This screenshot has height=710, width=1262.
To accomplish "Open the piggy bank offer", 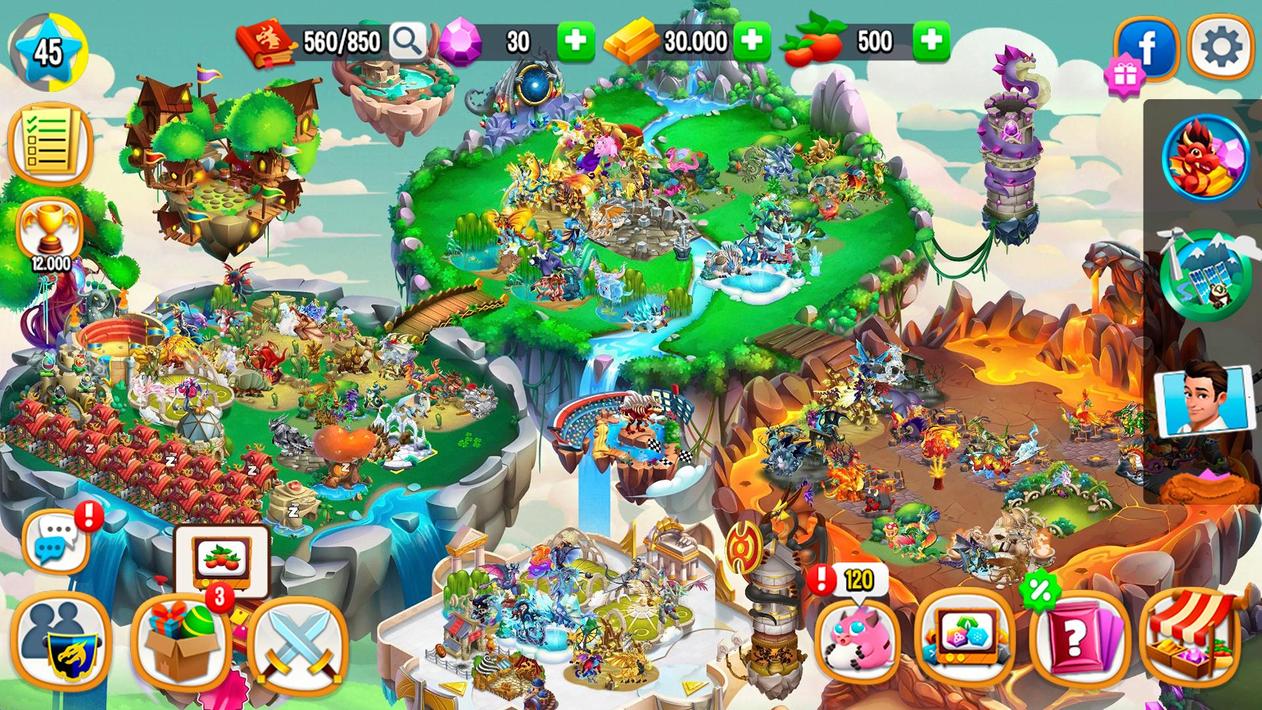I will [857, 640].
